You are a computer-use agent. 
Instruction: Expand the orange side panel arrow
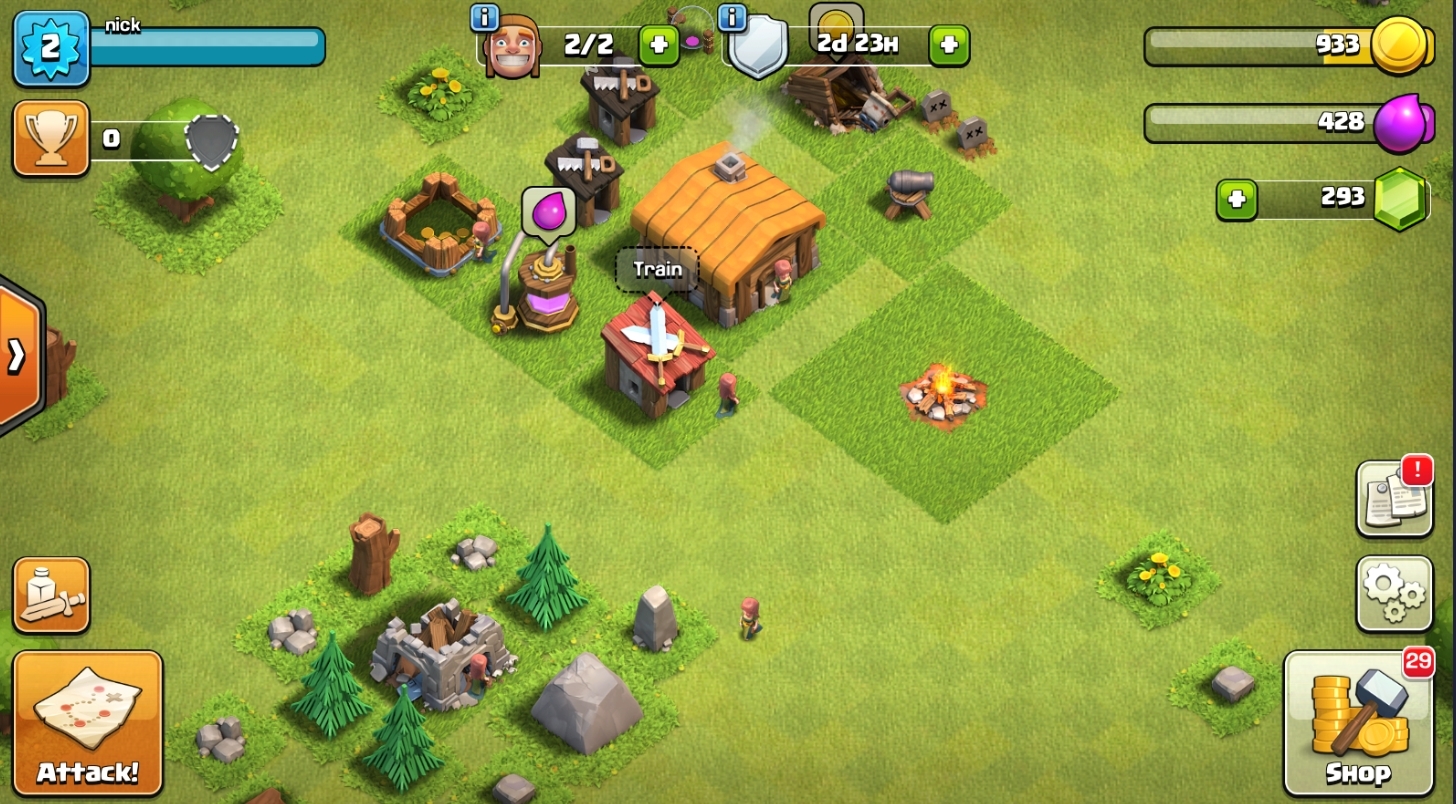pyautogui.click(x=18, y=355)
